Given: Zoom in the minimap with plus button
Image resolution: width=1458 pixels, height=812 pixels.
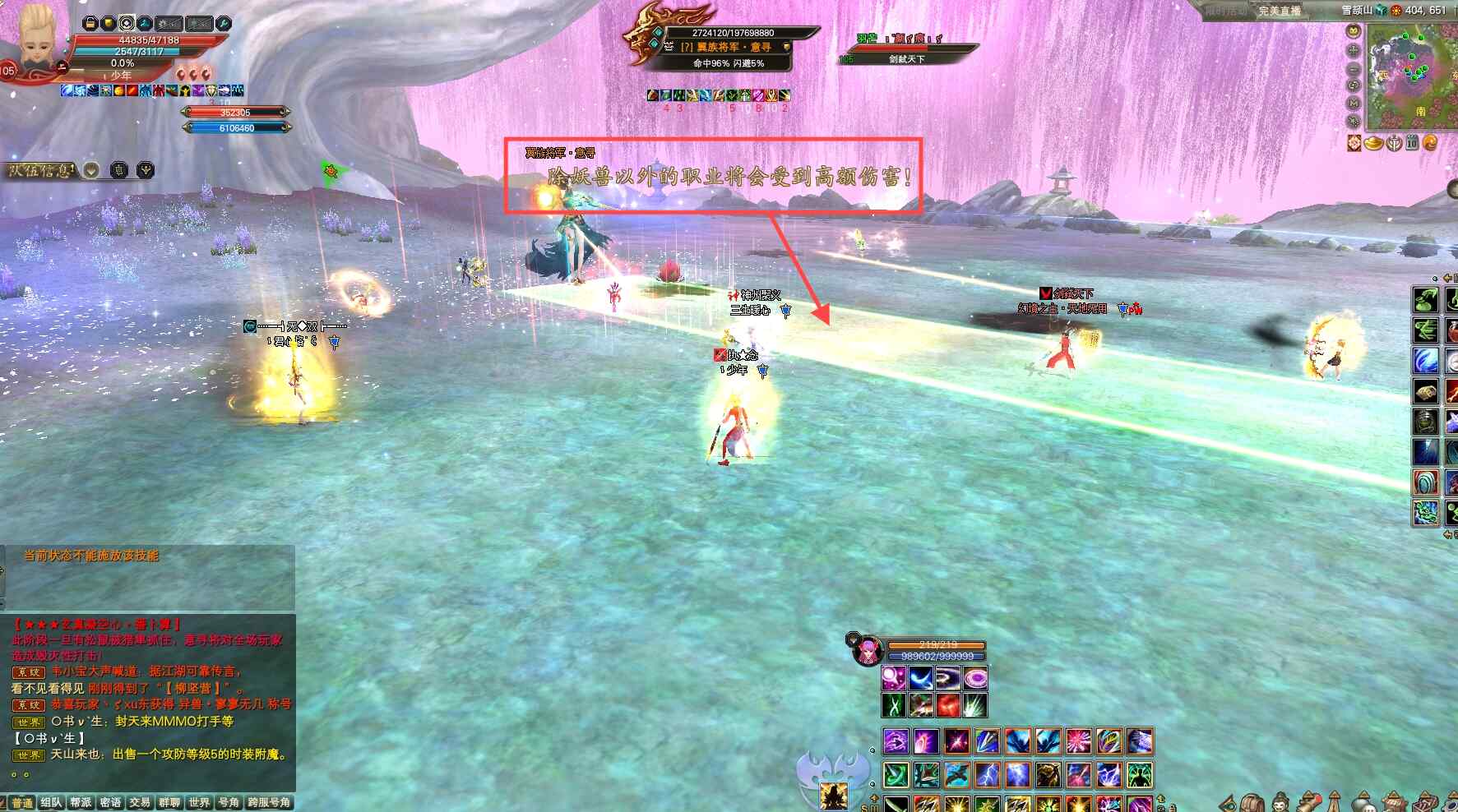Looking at the screenshot, I should pyautogui.click(x=1354, y=50).
